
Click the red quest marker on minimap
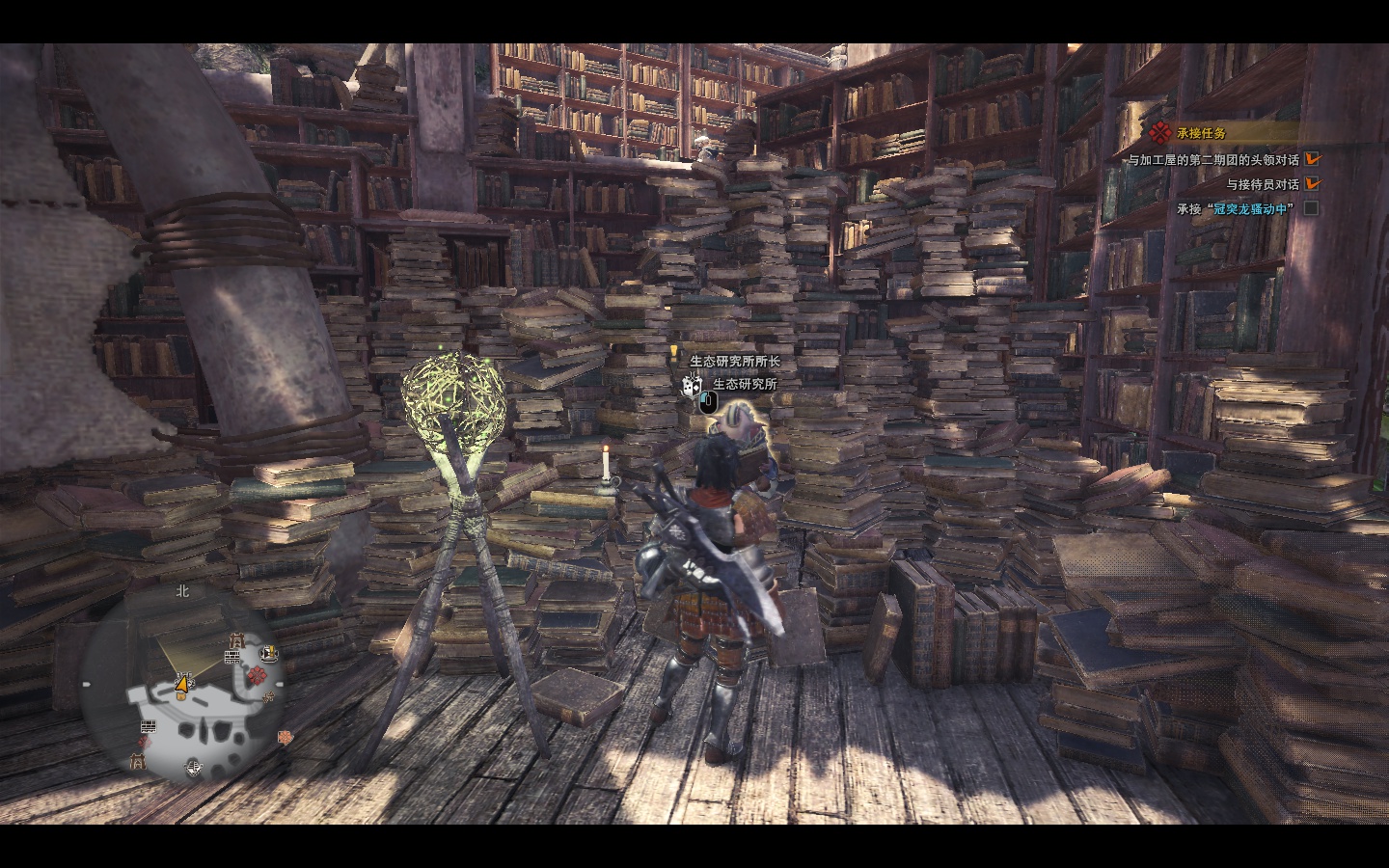pos(257,675)
